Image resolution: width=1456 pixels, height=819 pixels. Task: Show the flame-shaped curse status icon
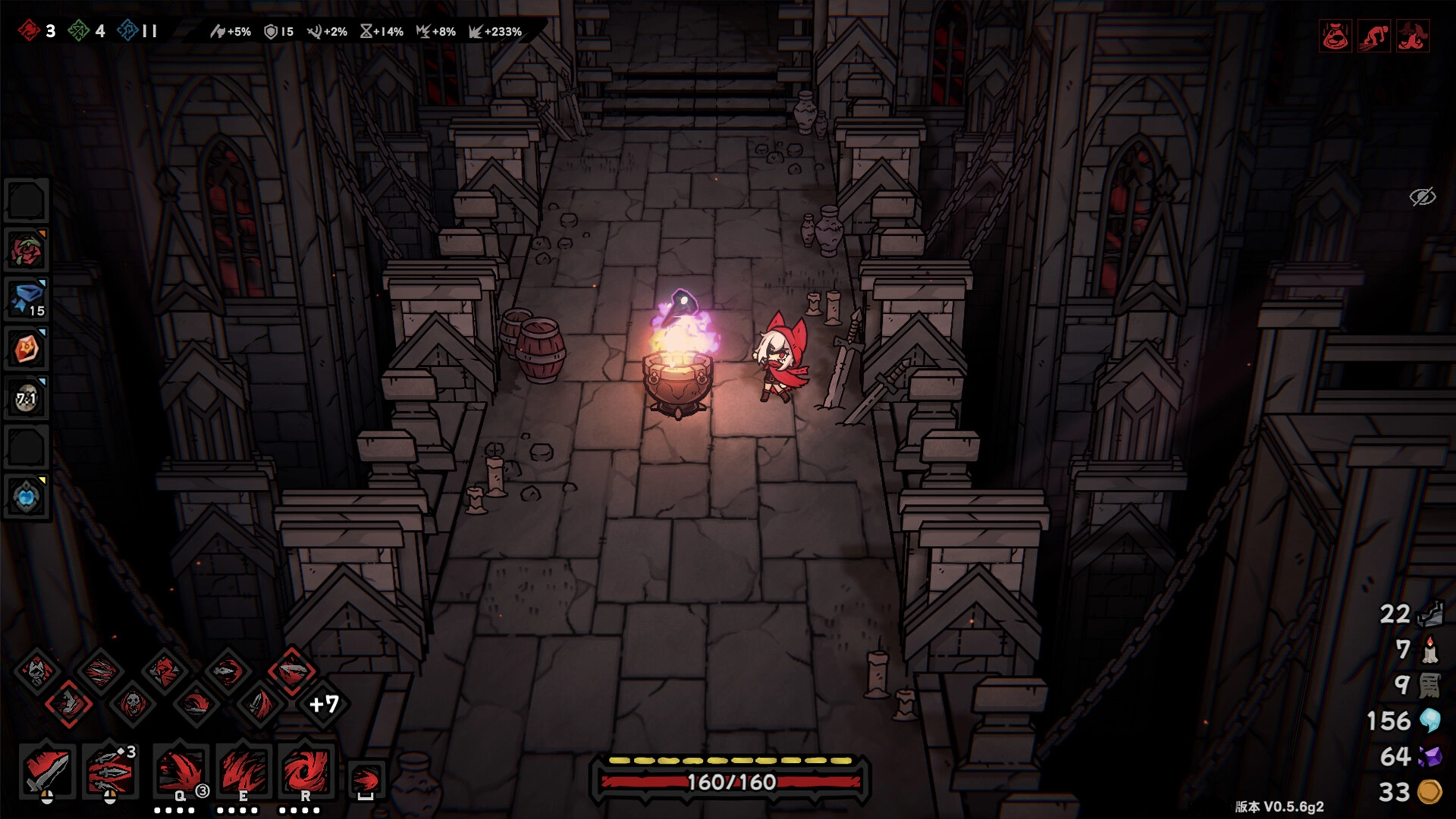click(x=1413, y=36)
